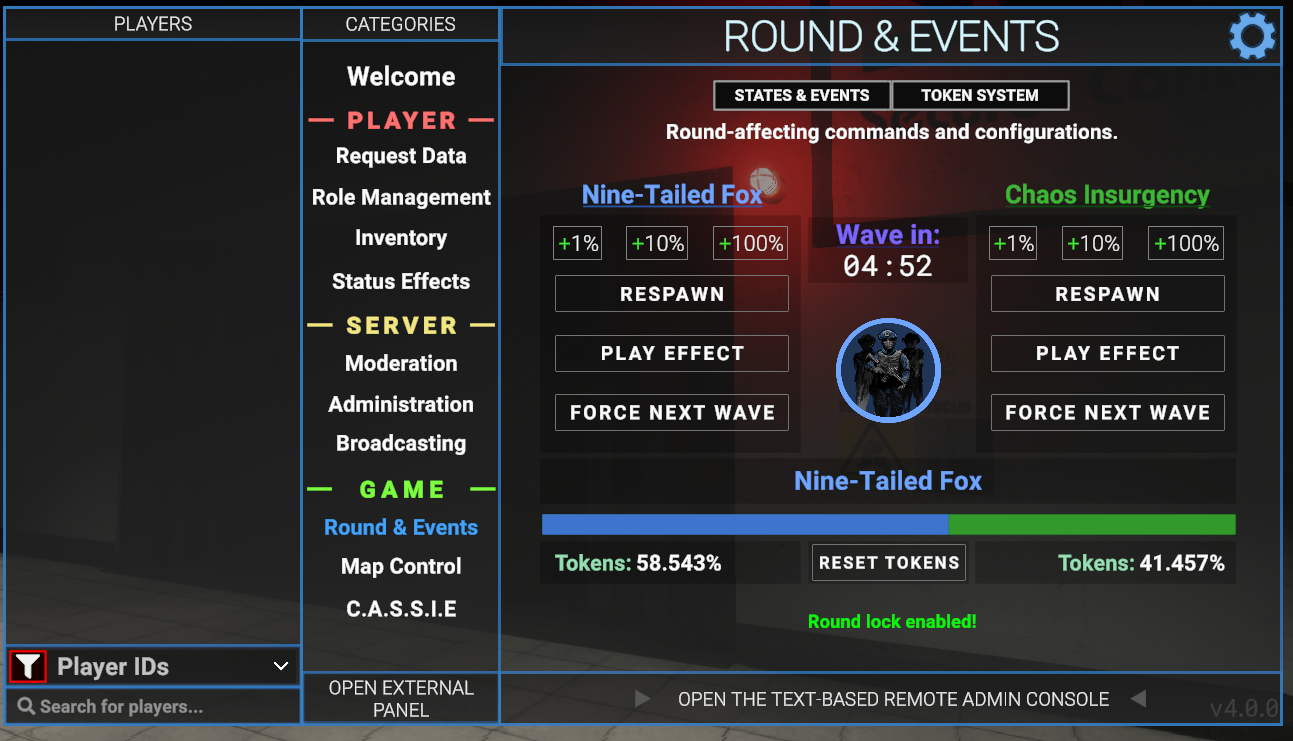Click the right-pointing arrow beside the admin console label
Screen dimensions: 1293x741
pos(641,699)
